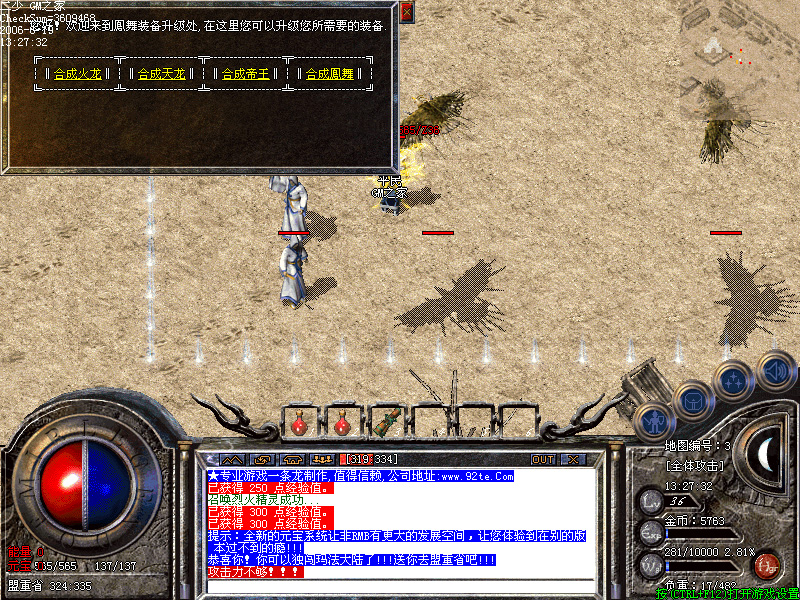
Task: Open the bag inventory round button
Action: pos(692,402)
